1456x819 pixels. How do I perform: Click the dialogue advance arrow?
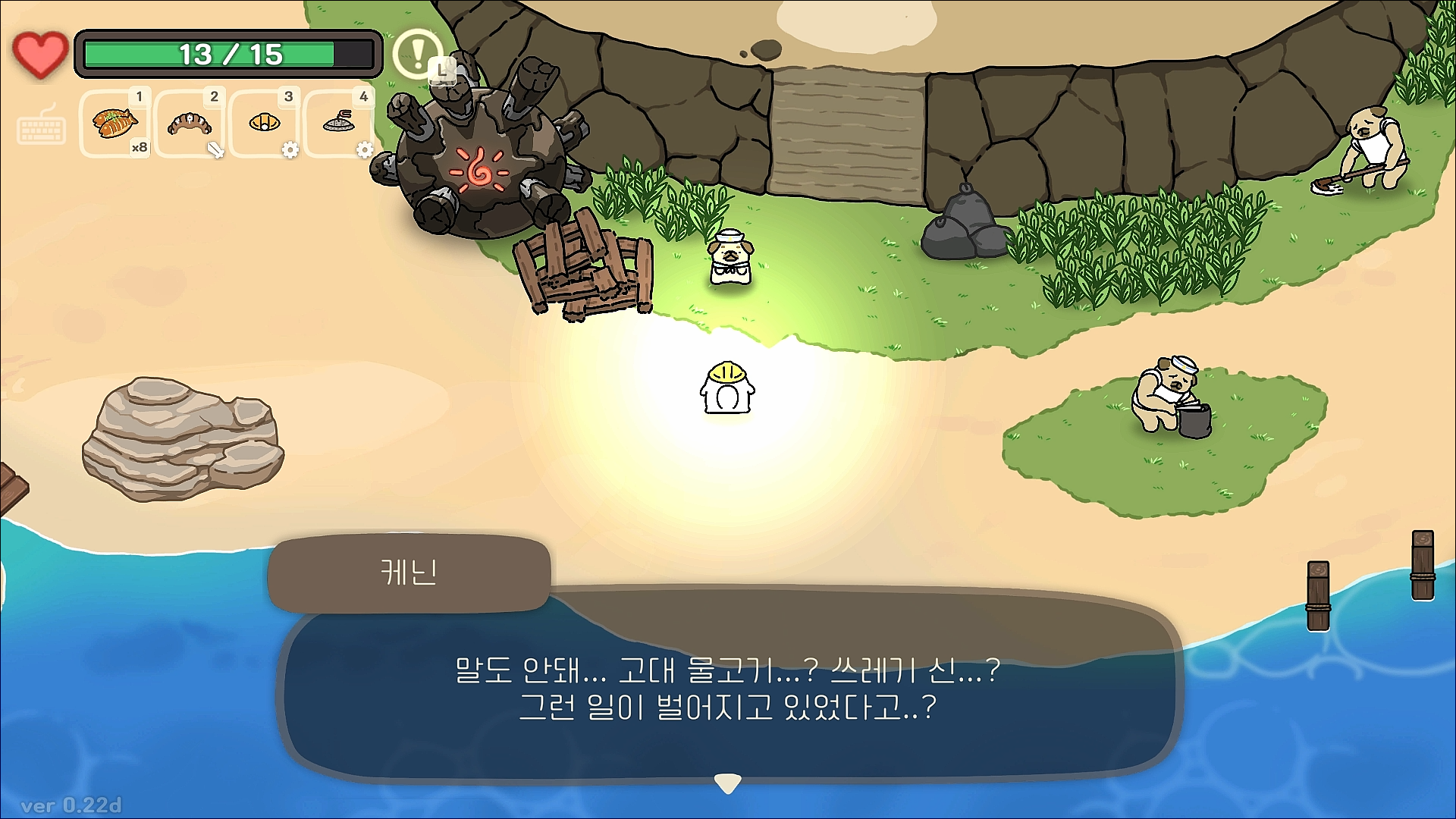point(727,780)
